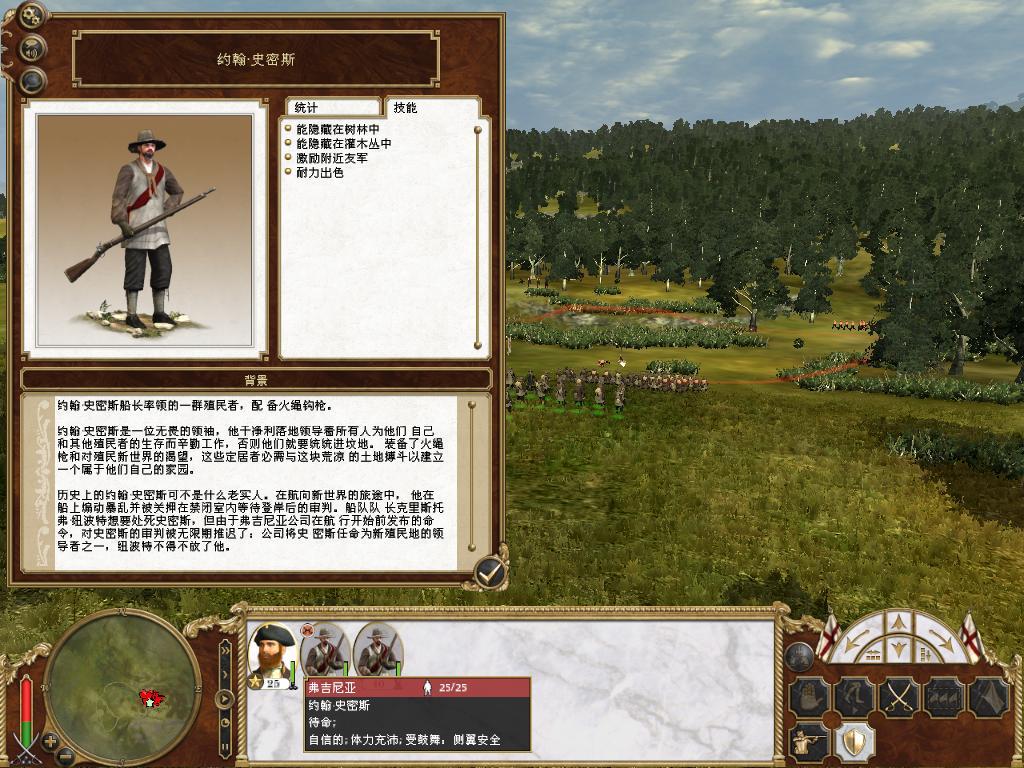The height and width of the screenshot is (768, 1024).
Task: Toggle the run legs button
Action: pyautogui.click(x=852, y=695)
